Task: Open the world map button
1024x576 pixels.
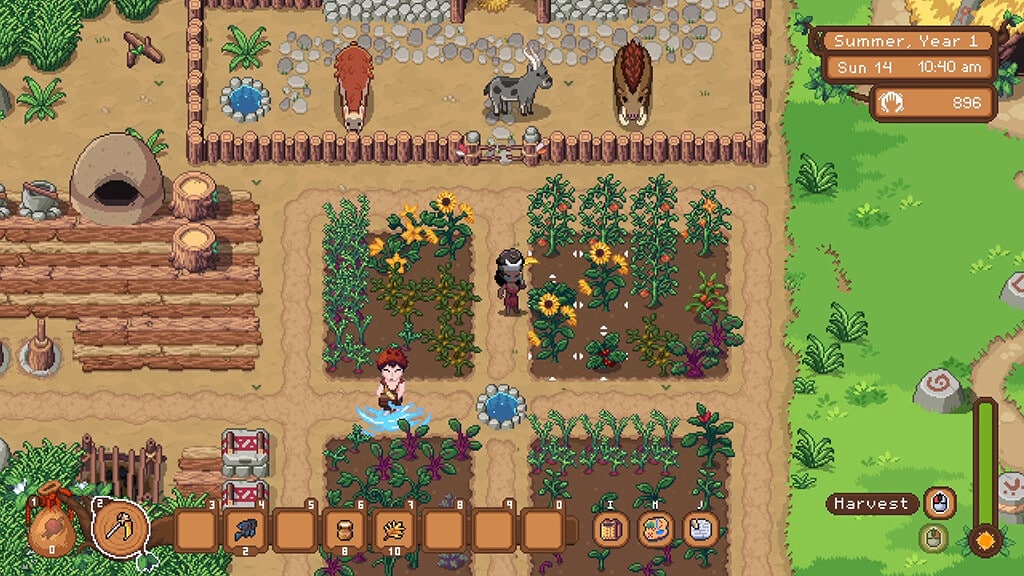Action: [x=655, y=528]
